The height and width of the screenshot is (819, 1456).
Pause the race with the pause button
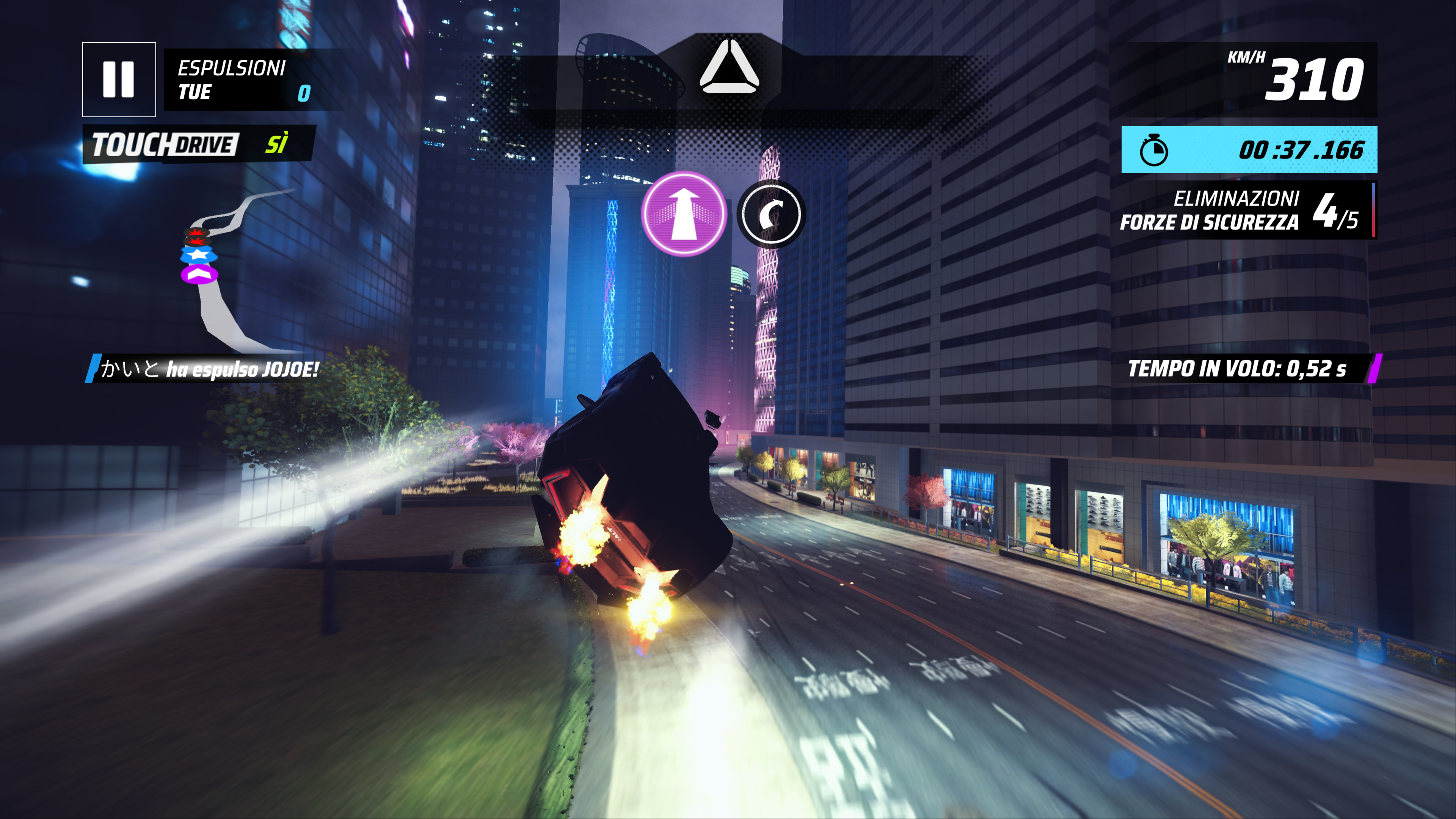(119, 79)
